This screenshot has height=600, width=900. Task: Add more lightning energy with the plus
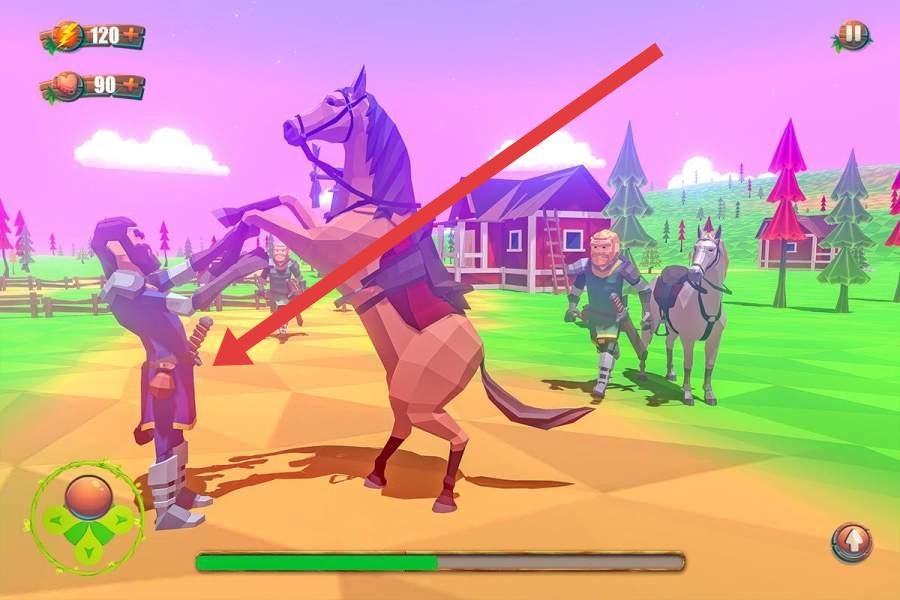pyautogui.click(x=131, y=36)
